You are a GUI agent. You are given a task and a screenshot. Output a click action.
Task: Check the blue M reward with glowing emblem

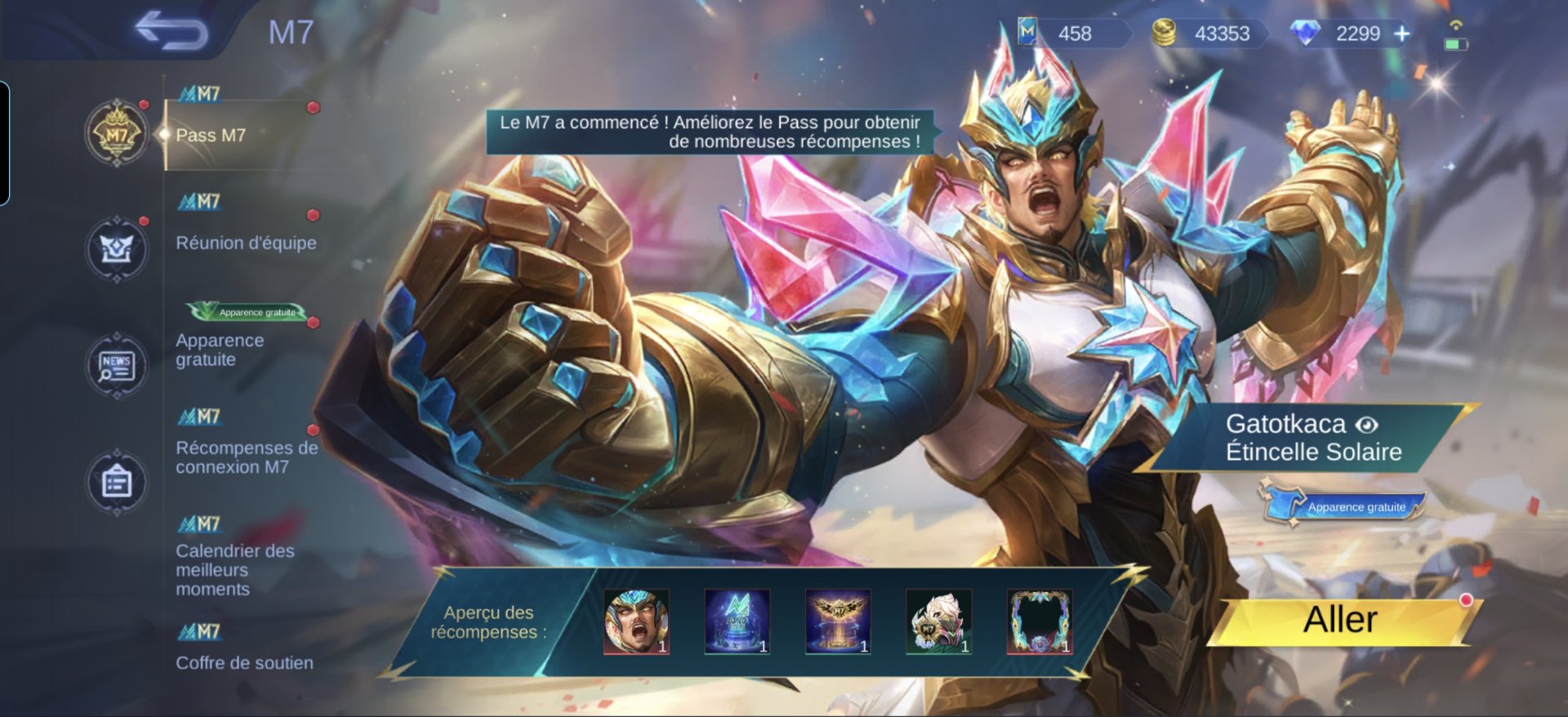point(737,622)
